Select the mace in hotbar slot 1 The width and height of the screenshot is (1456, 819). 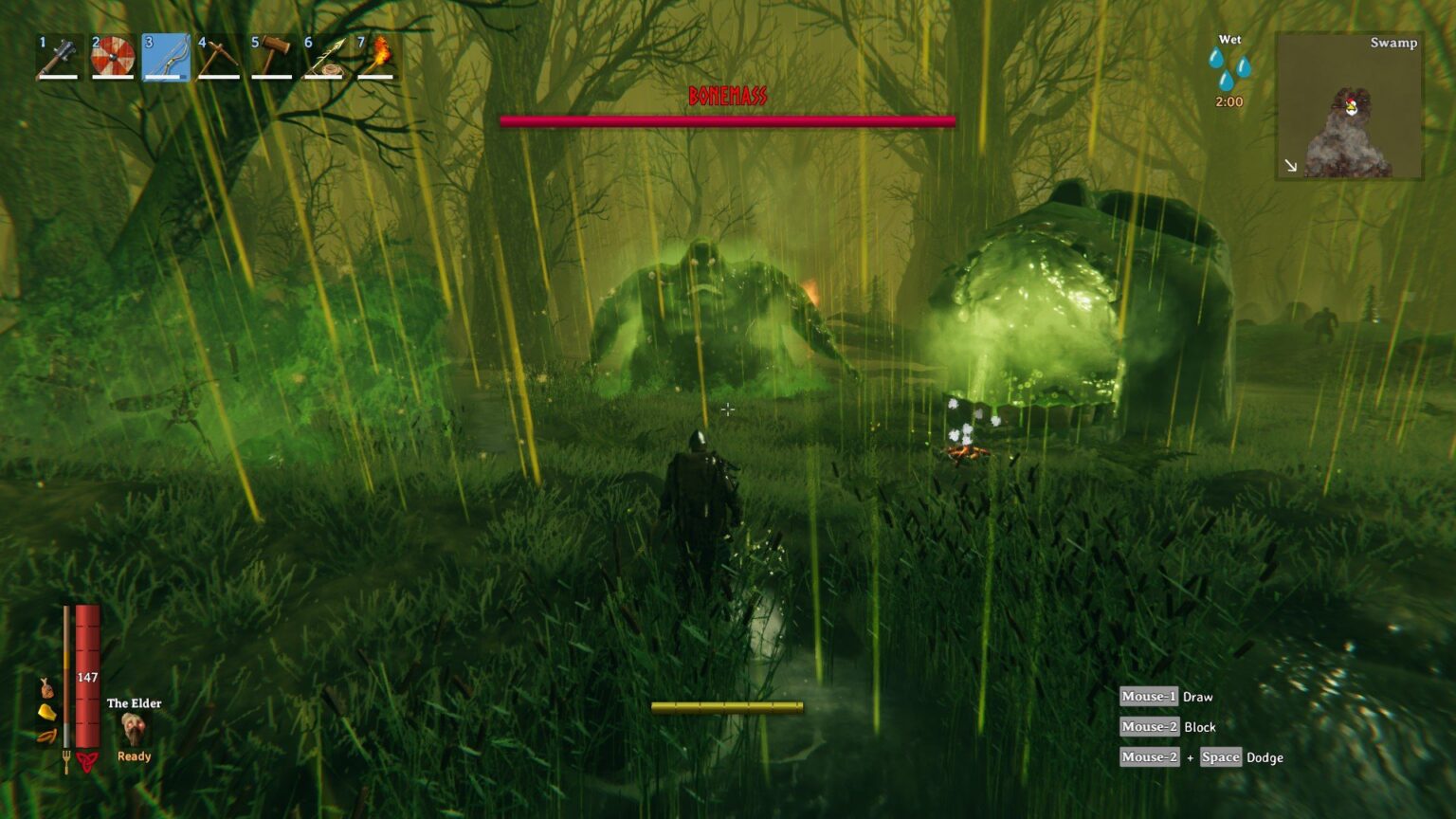coord(59,58)
